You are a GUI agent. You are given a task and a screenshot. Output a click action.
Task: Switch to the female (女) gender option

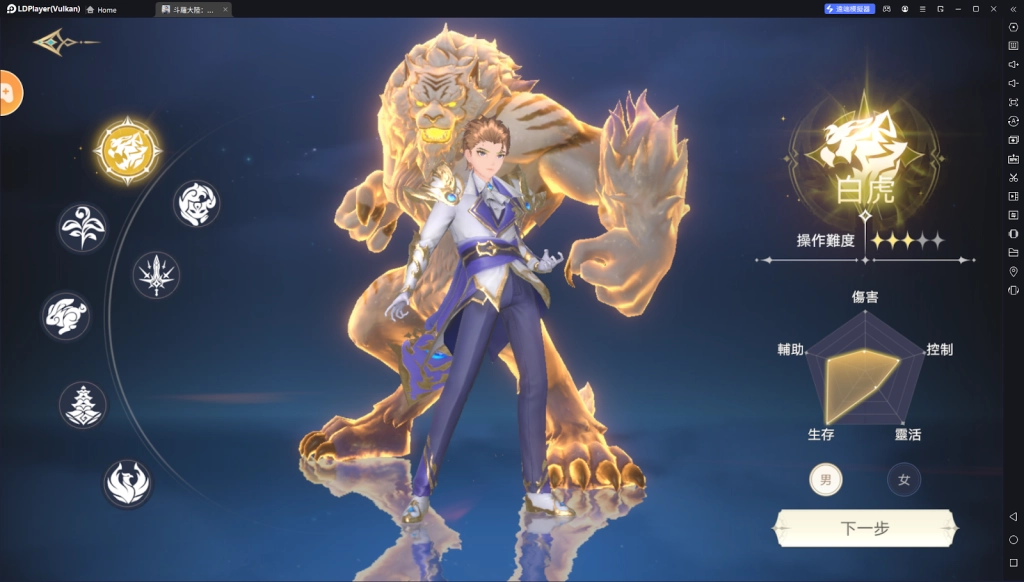click(x=904, y=480)
